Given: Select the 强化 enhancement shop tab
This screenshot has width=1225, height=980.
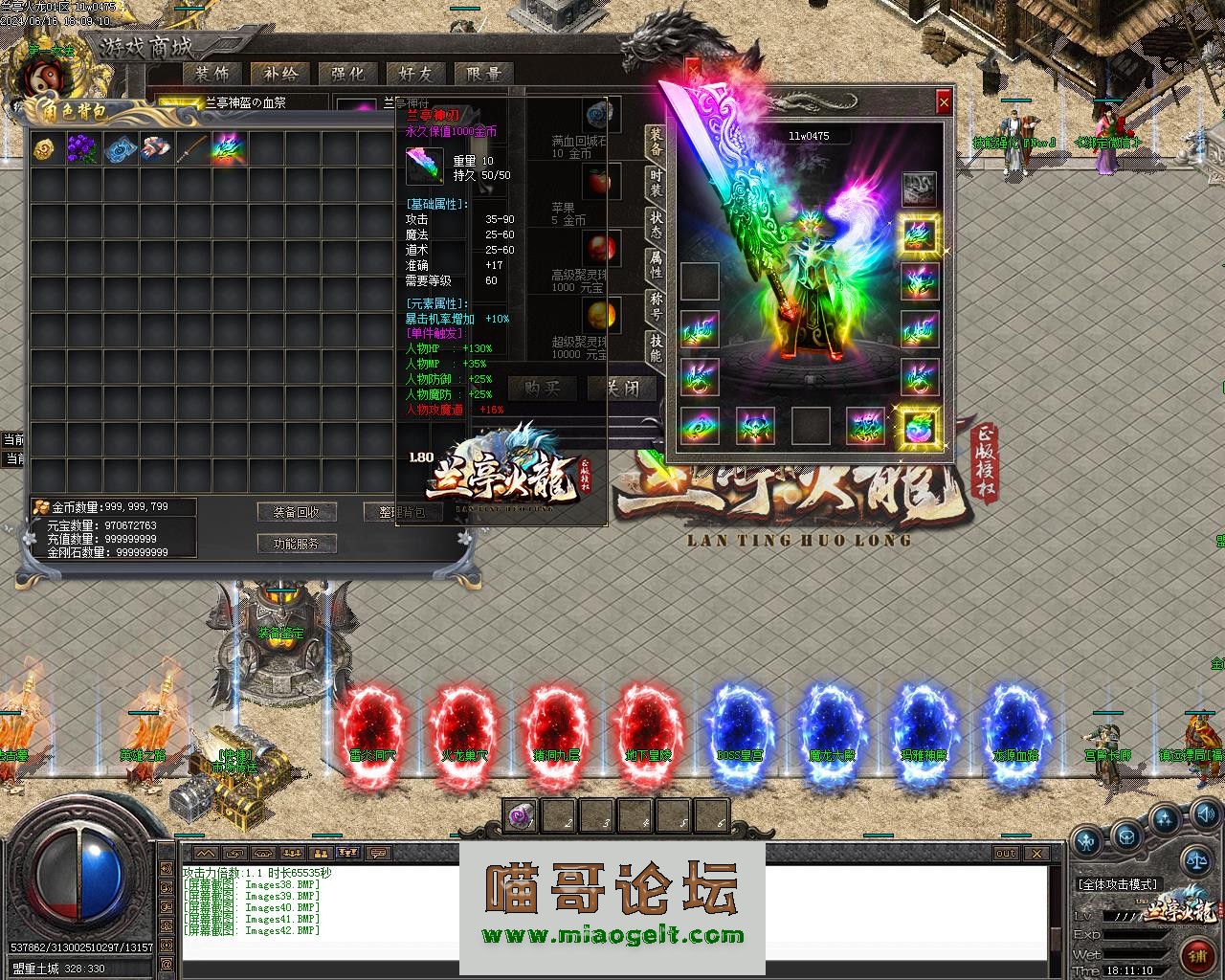Looking at the screenshot, I should (347, 73).
